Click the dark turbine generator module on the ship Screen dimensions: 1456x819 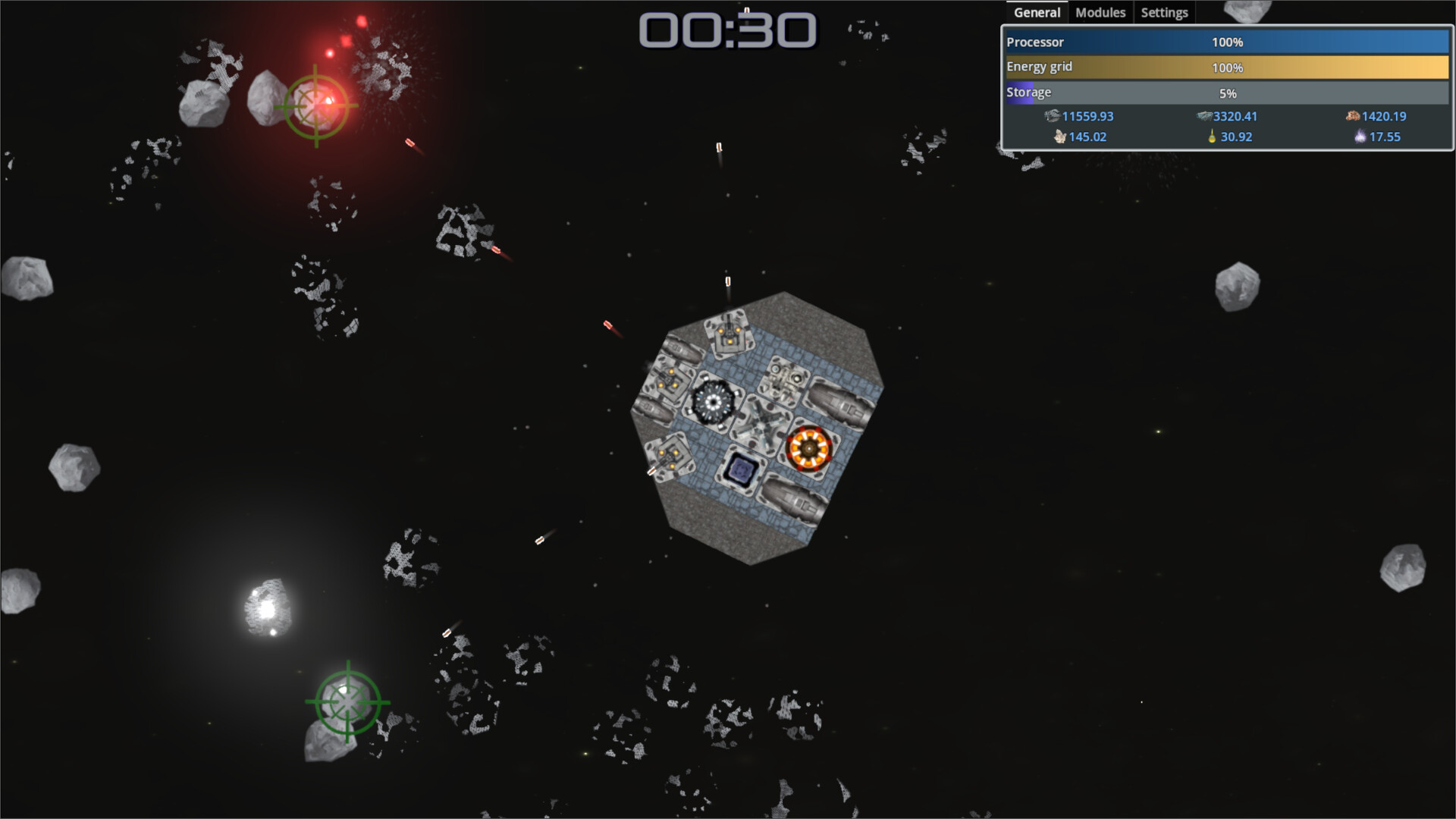[x=713, y=402]
